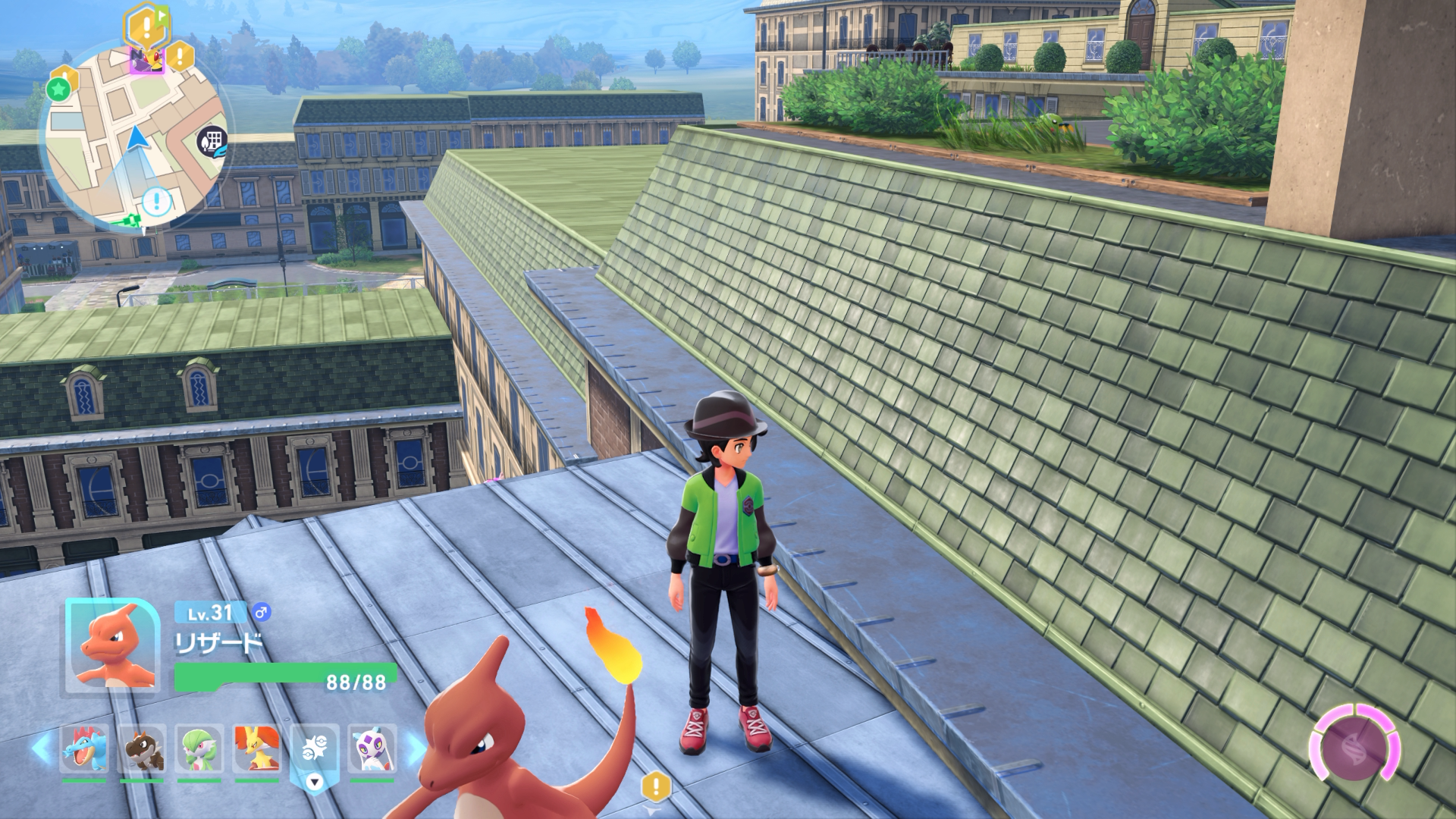Choose Tyrunt from the party bar

point(142,749)
